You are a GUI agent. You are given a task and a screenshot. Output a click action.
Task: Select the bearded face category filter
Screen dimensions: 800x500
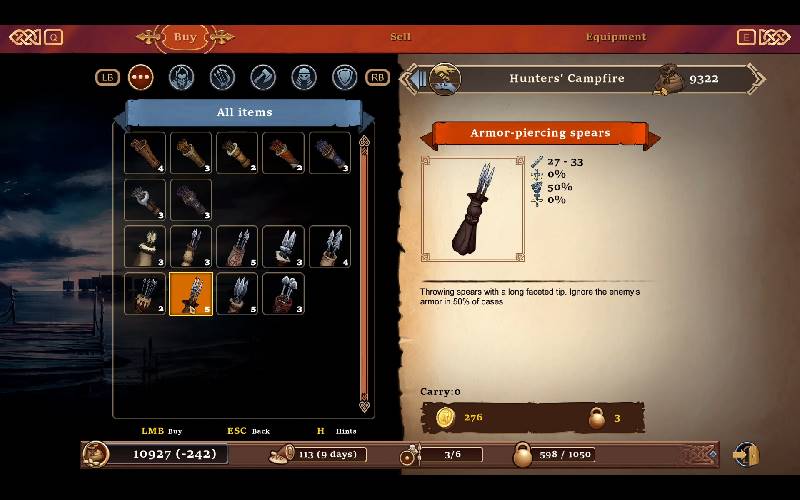click(x=181, y=77)
